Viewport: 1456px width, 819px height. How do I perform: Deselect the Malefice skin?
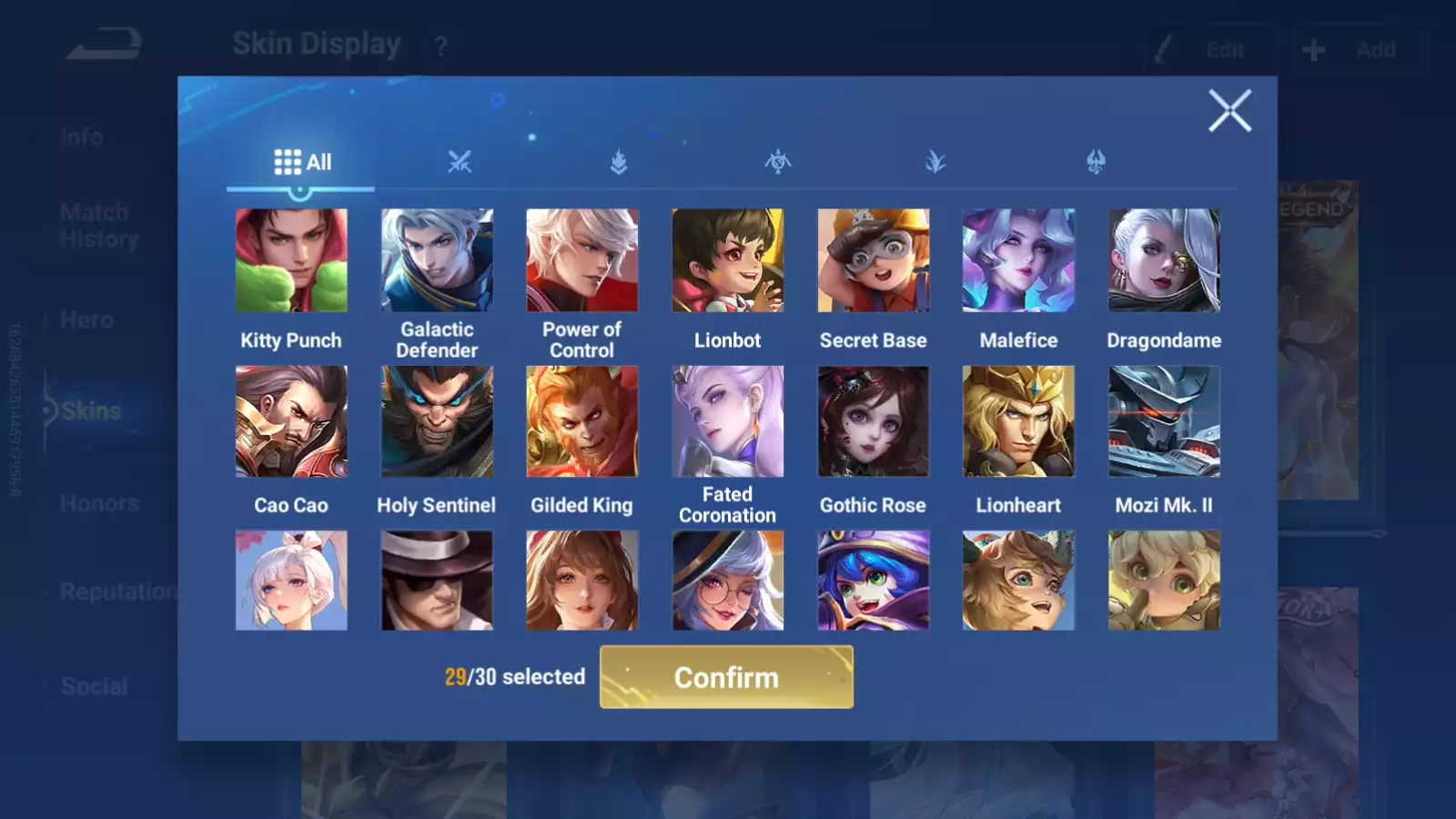(1018, 259)
